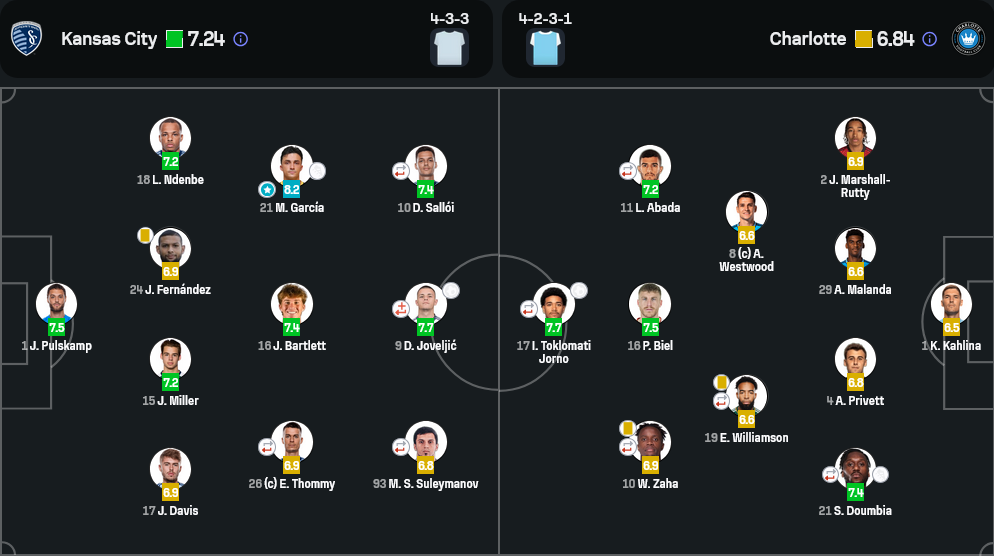Open S. Doumbia's player card
Screen dimensions: 994x556
click(x=855, y=469)
